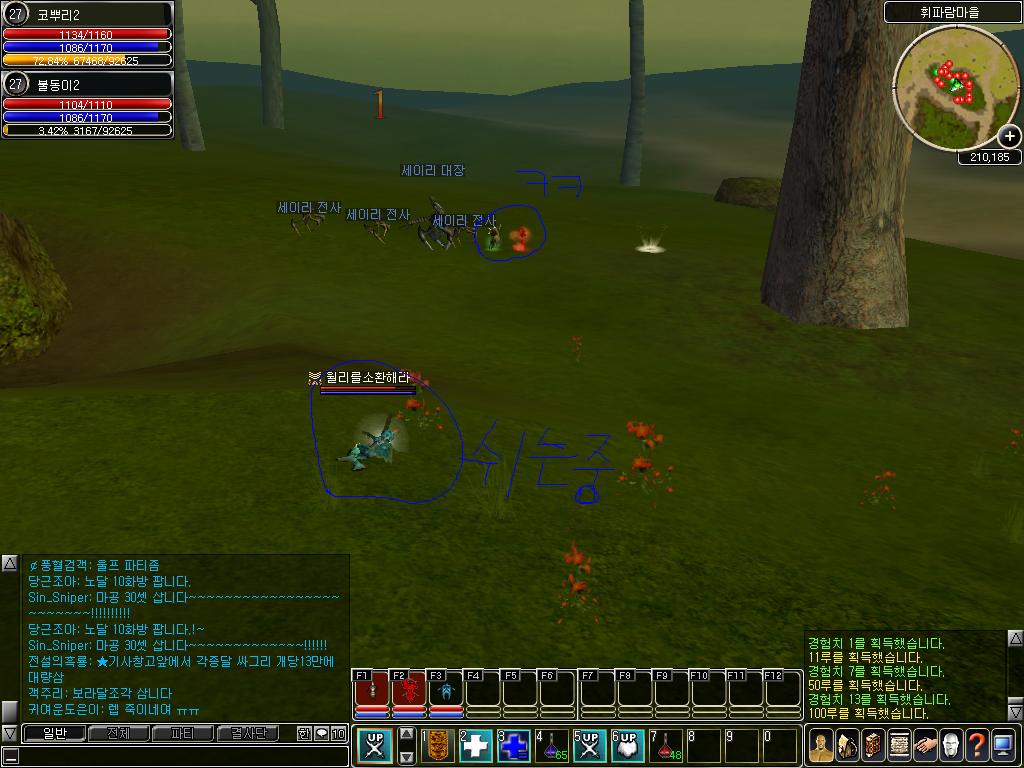The image size is (1024, 768).
Task: Select the 결사단 chat tab
Action: point(248,733)
